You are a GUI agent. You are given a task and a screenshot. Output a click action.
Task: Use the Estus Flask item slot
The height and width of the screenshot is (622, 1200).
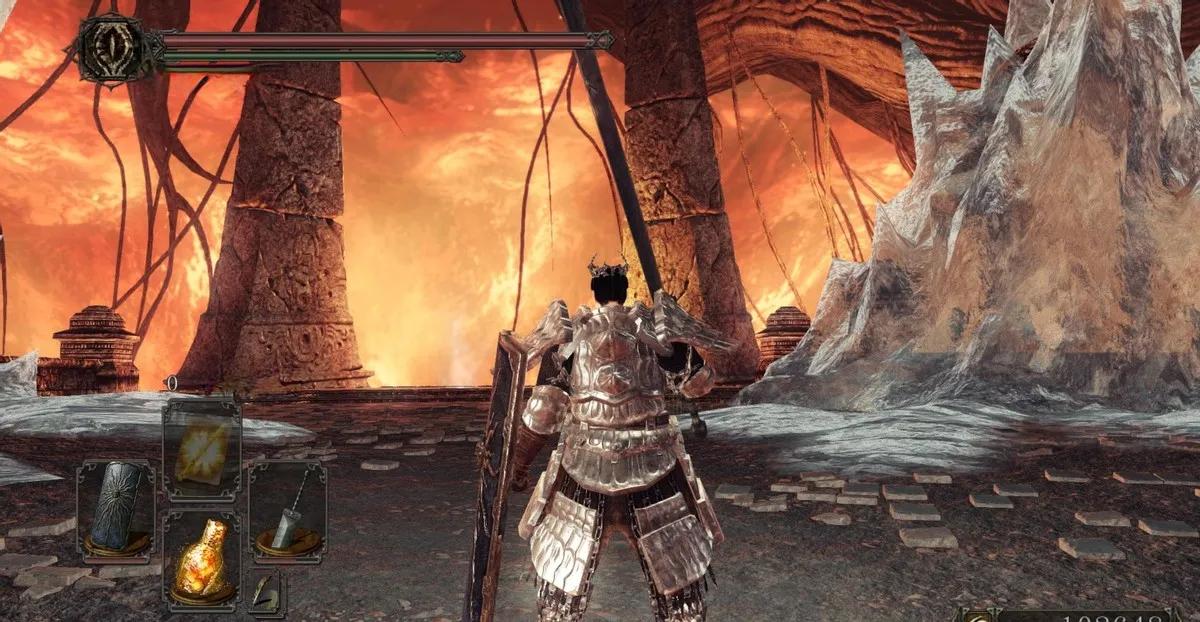tap(201, 560)
